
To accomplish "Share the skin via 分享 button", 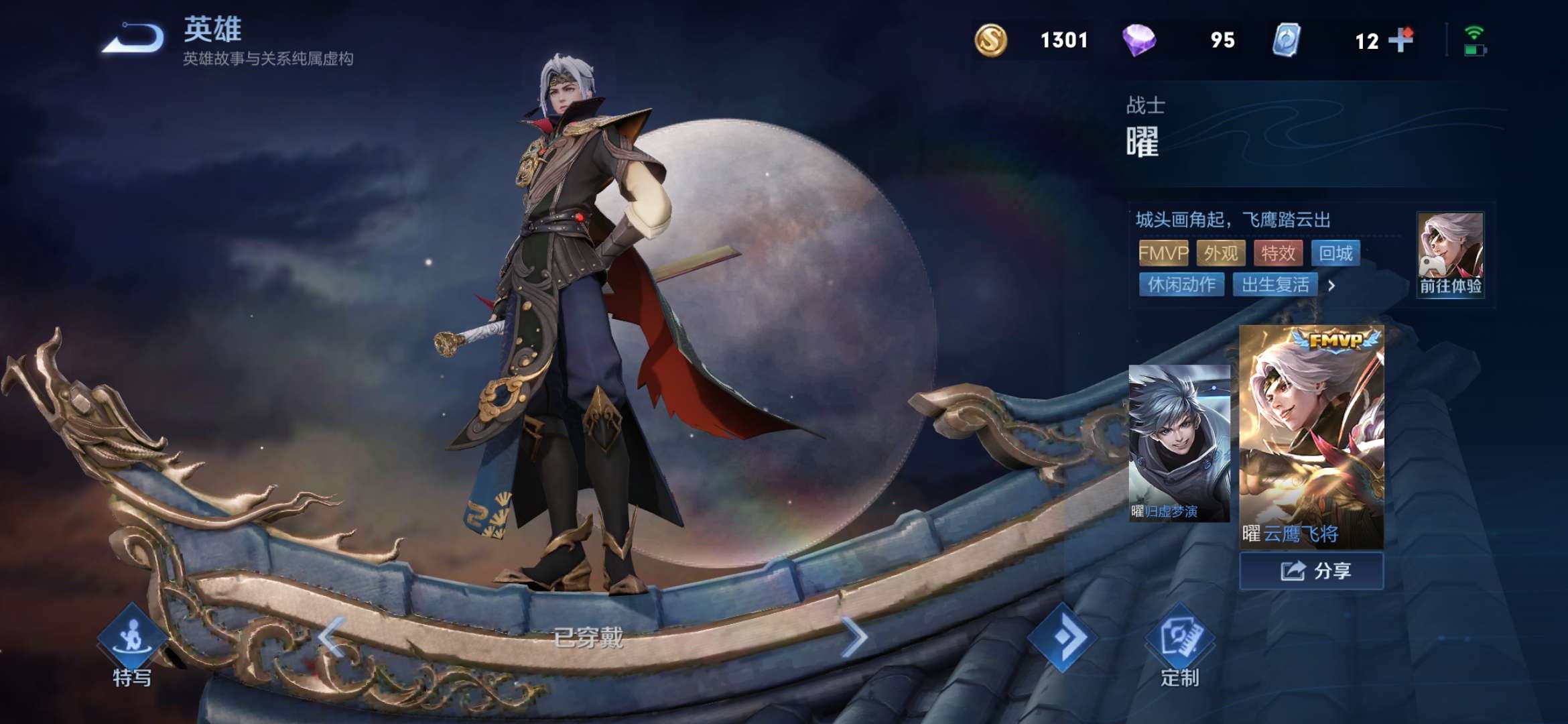I will click(1311, 571).
